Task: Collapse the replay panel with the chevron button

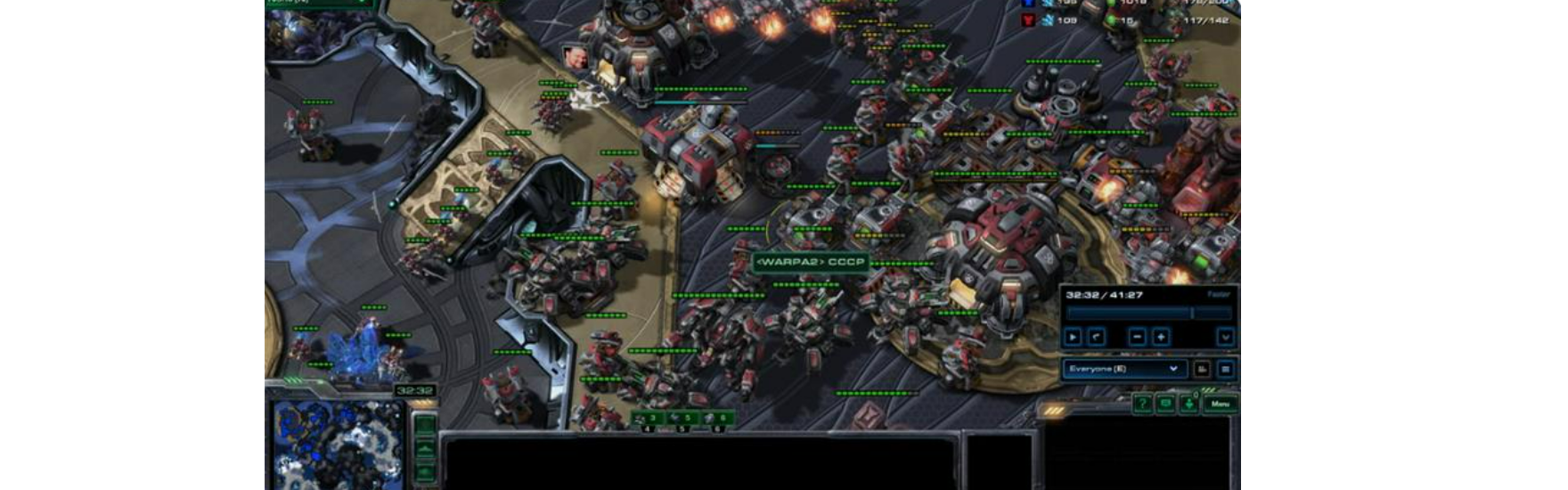Action: [1226, 337]
